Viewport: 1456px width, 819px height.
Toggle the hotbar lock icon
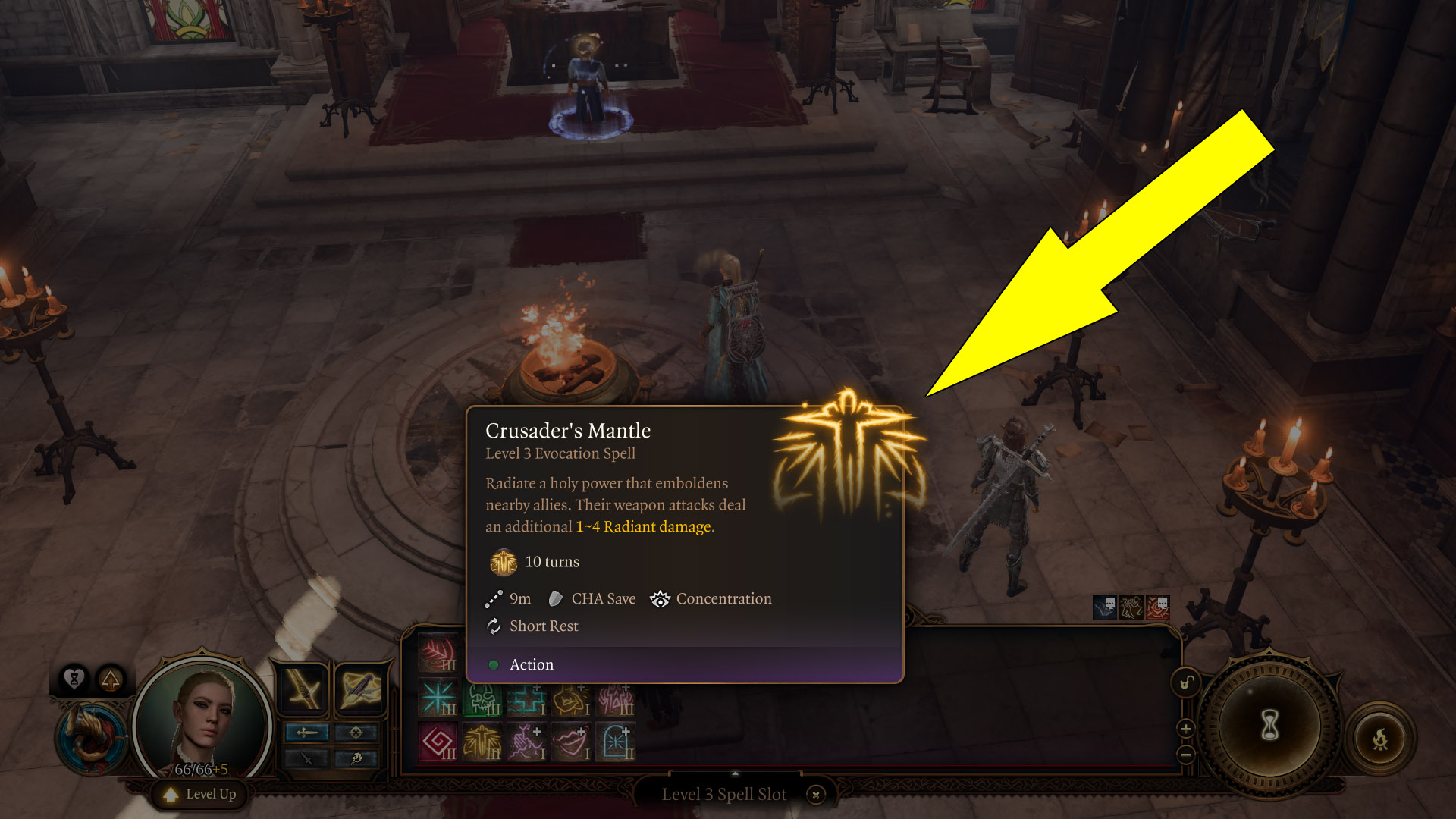[1185, 682]
